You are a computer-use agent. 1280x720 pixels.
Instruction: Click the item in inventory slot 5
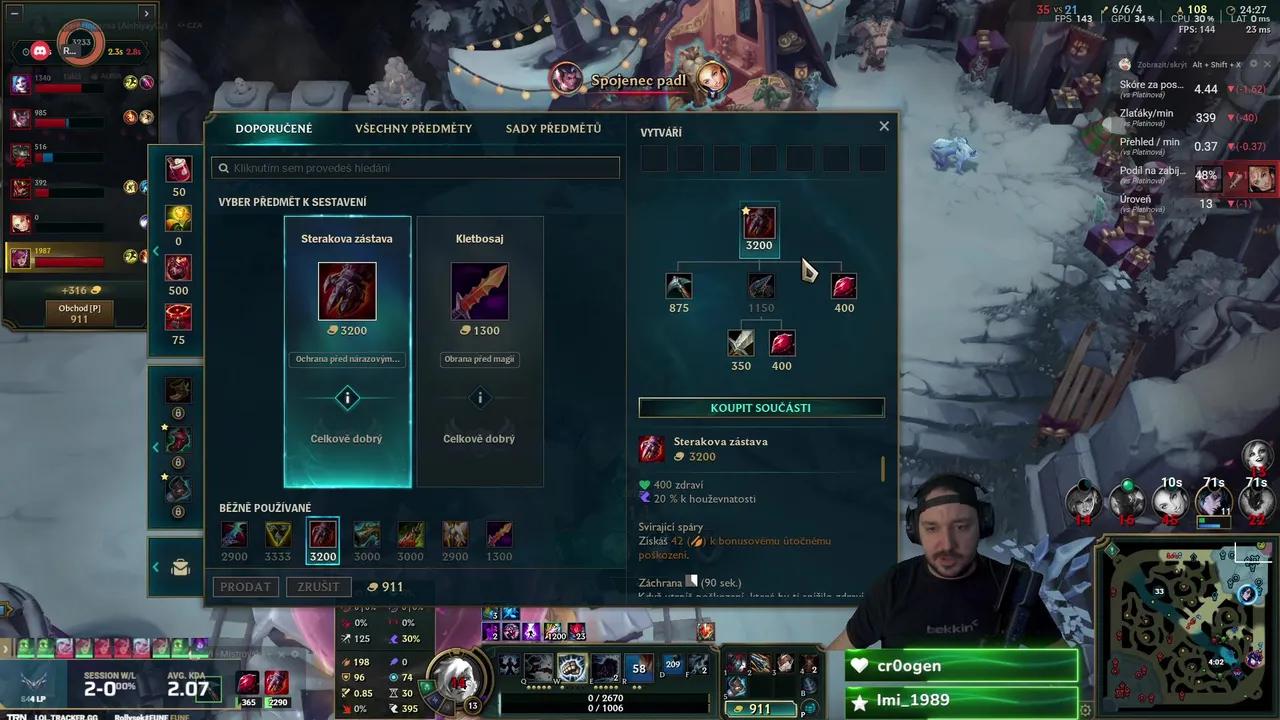736,687
